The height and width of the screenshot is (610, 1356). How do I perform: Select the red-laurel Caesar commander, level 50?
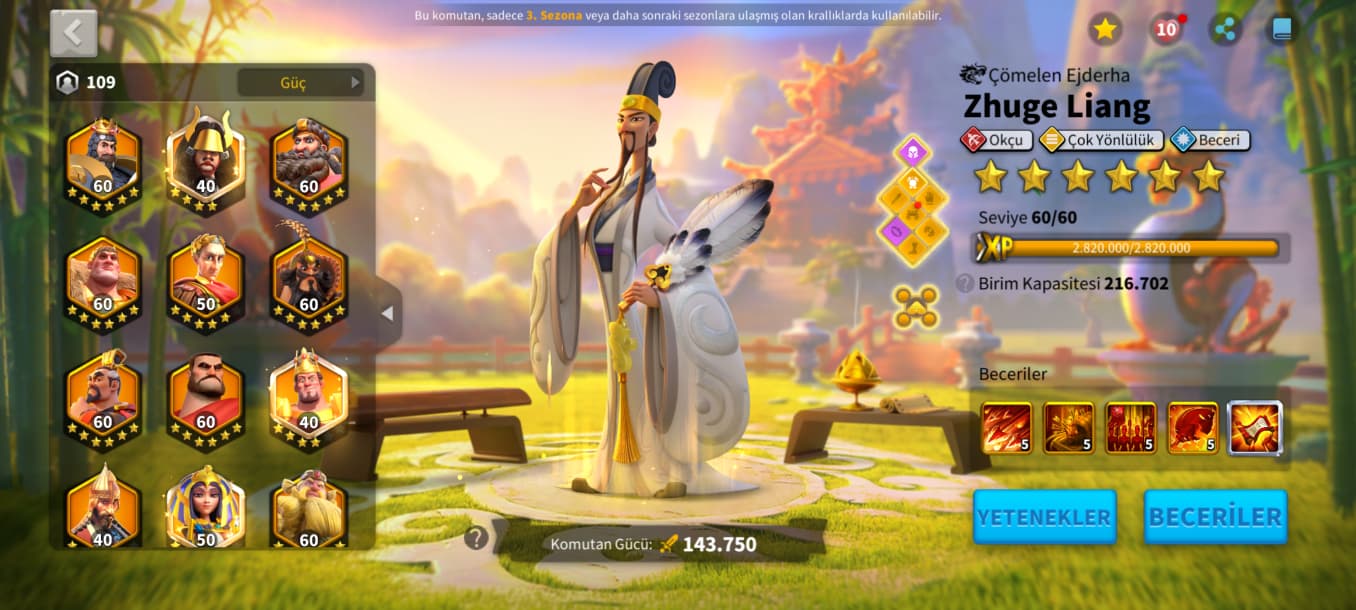[x=205, y=279]
